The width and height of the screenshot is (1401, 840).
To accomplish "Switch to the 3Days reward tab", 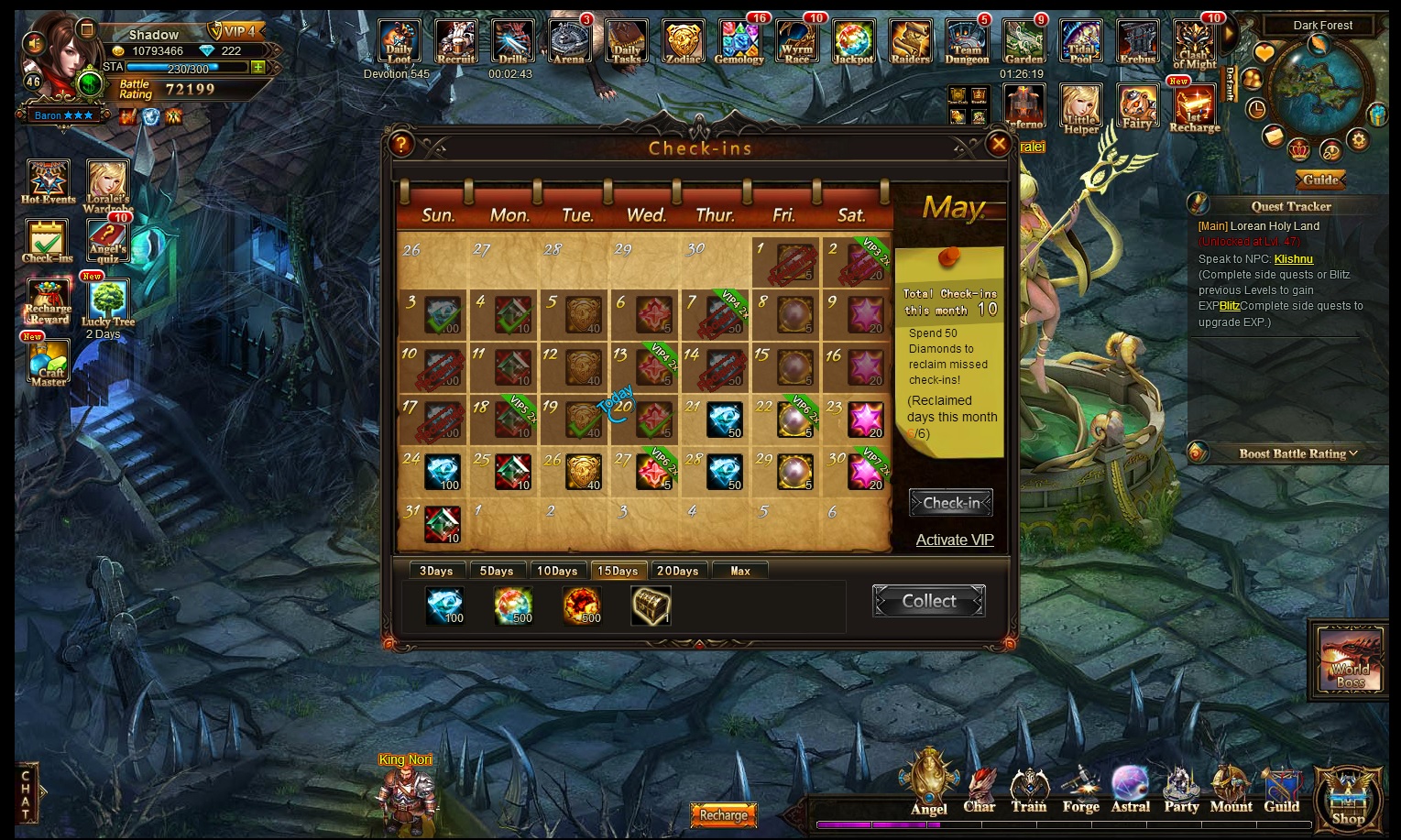I will pyautogui.click(x=436, y=571).
